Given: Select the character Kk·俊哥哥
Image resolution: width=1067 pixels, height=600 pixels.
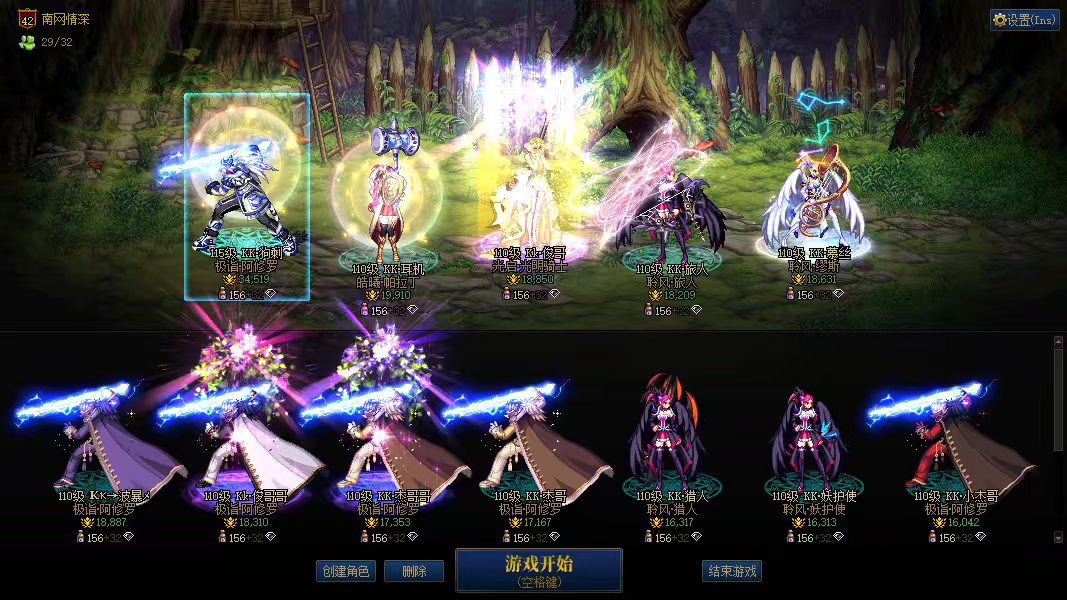Looking at the screenshot, I should (x=245, y=450).
